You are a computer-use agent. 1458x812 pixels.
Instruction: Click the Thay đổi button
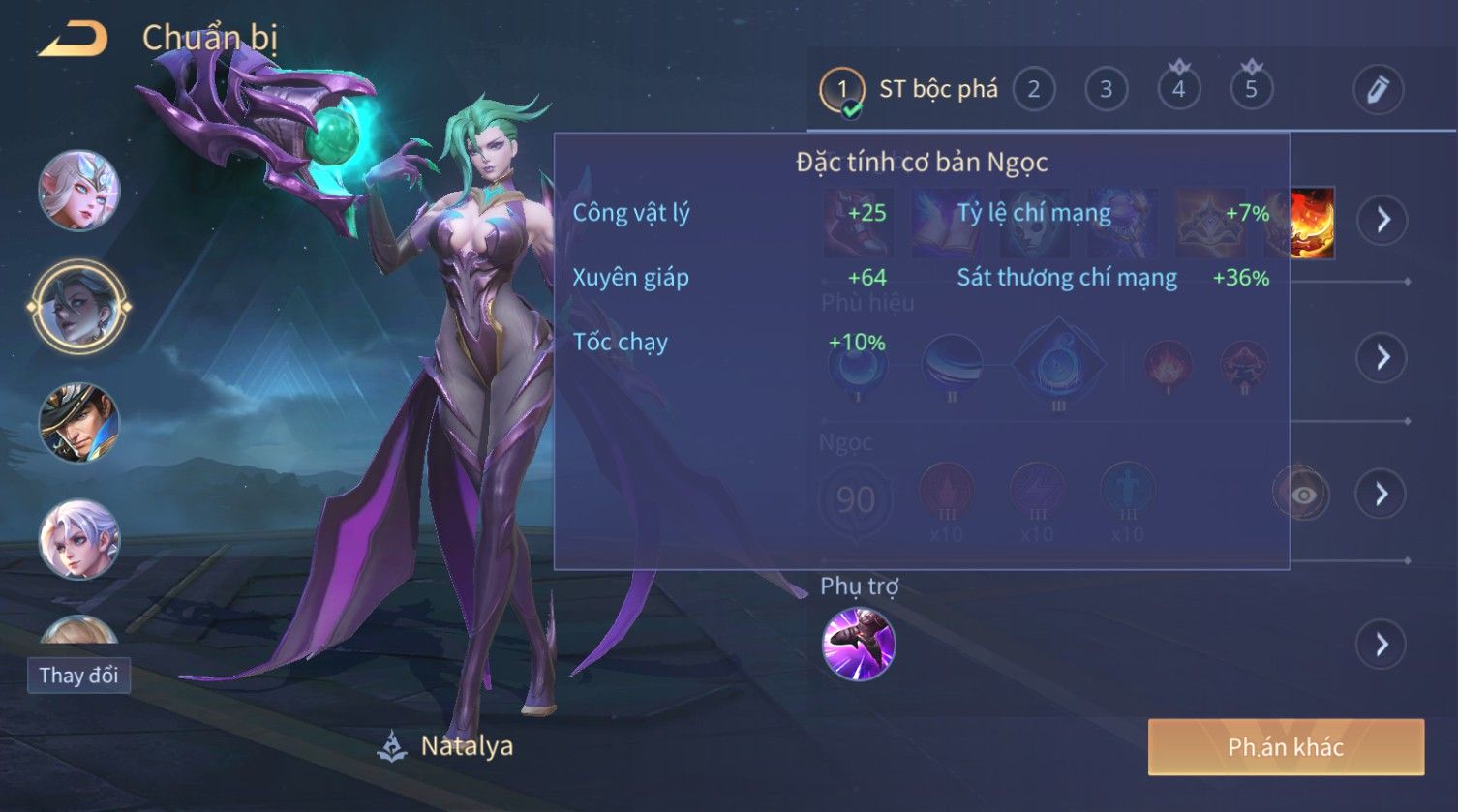[x=78, y=675]
